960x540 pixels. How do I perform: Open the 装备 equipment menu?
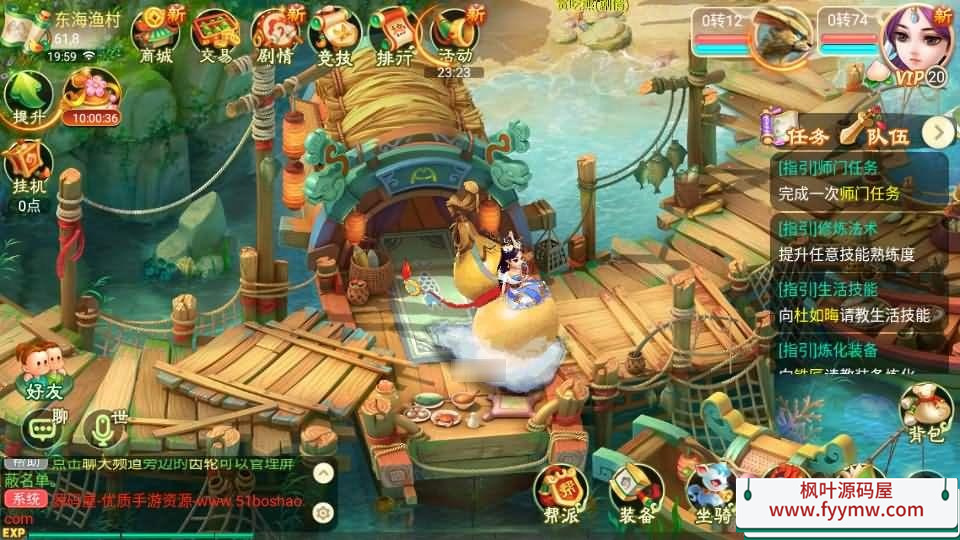(x=636, y=495)
